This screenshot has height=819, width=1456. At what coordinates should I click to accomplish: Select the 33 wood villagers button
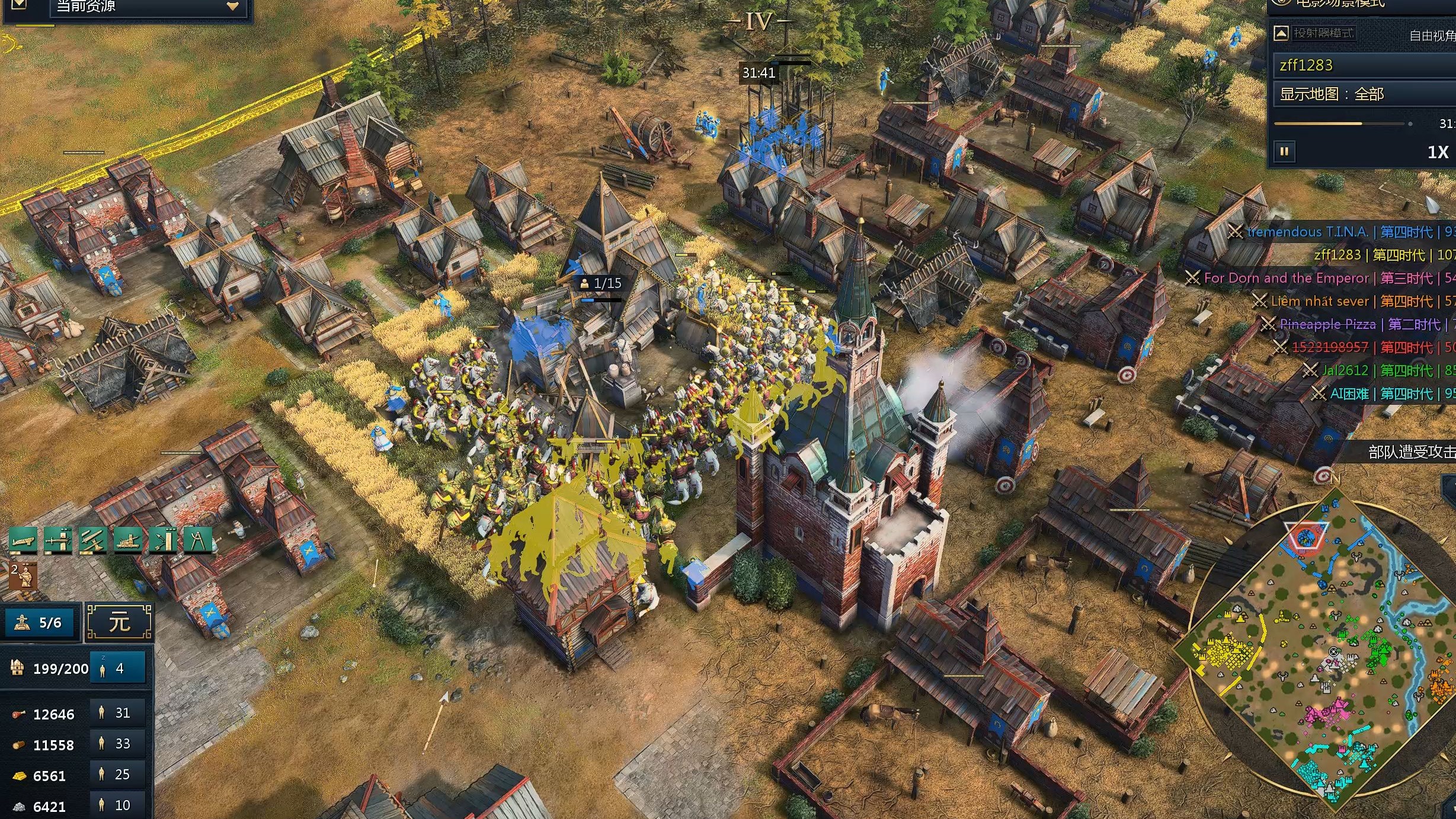117,744
